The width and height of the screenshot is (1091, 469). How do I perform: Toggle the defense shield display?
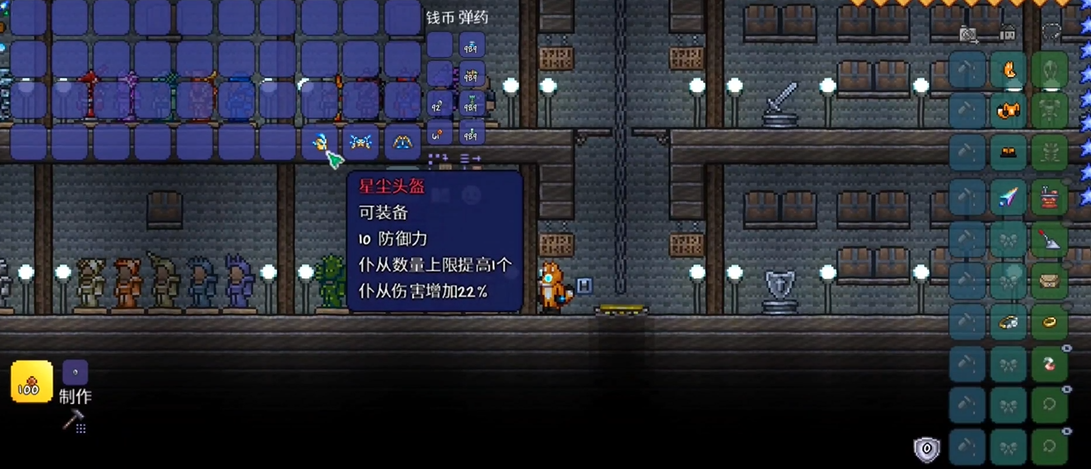pyautogui.click(x=927, y=449)
